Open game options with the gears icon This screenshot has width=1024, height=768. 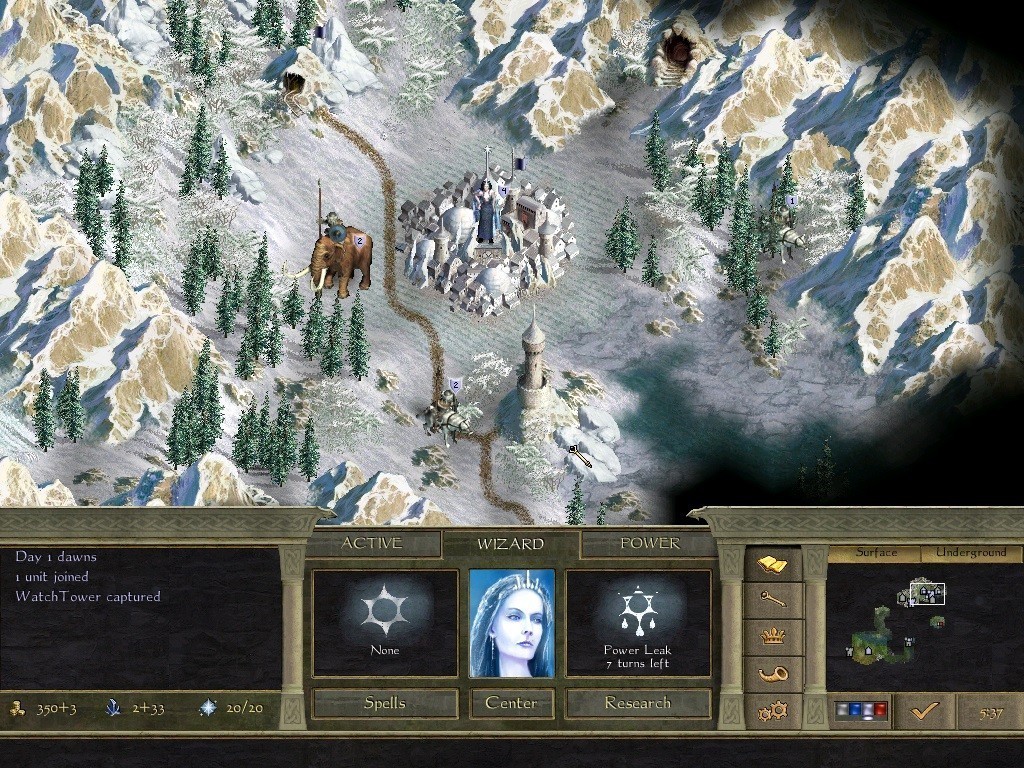[773, 711]
